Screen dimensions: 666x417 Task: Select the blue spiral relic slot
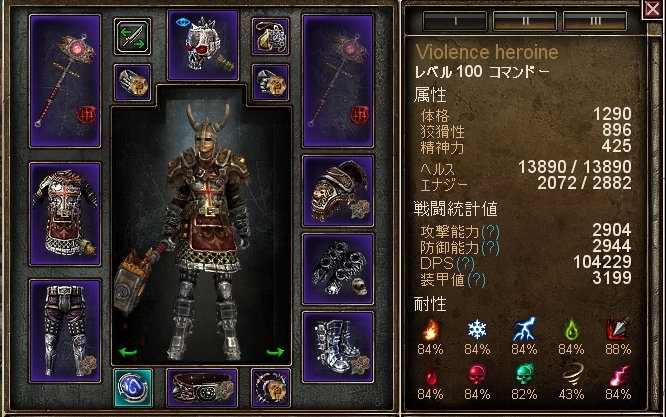(x=132, y=386)
